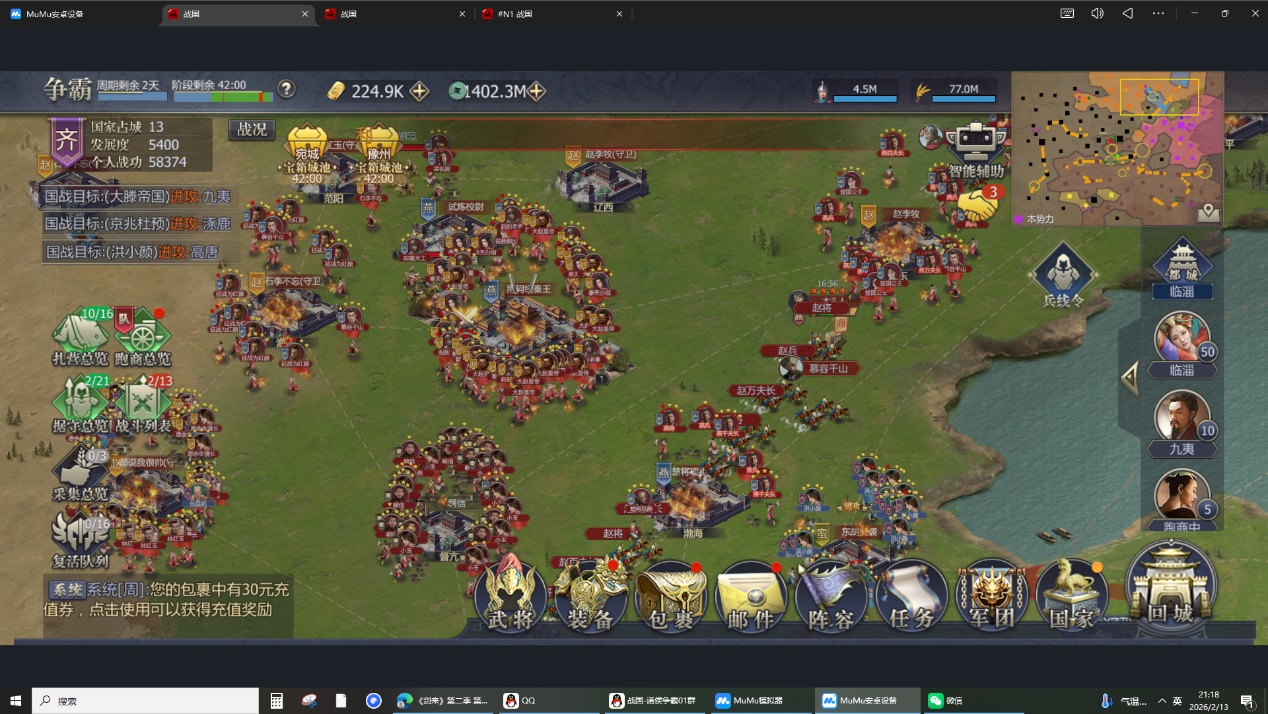Show the 战况 battle status

(x=251, y=130)
